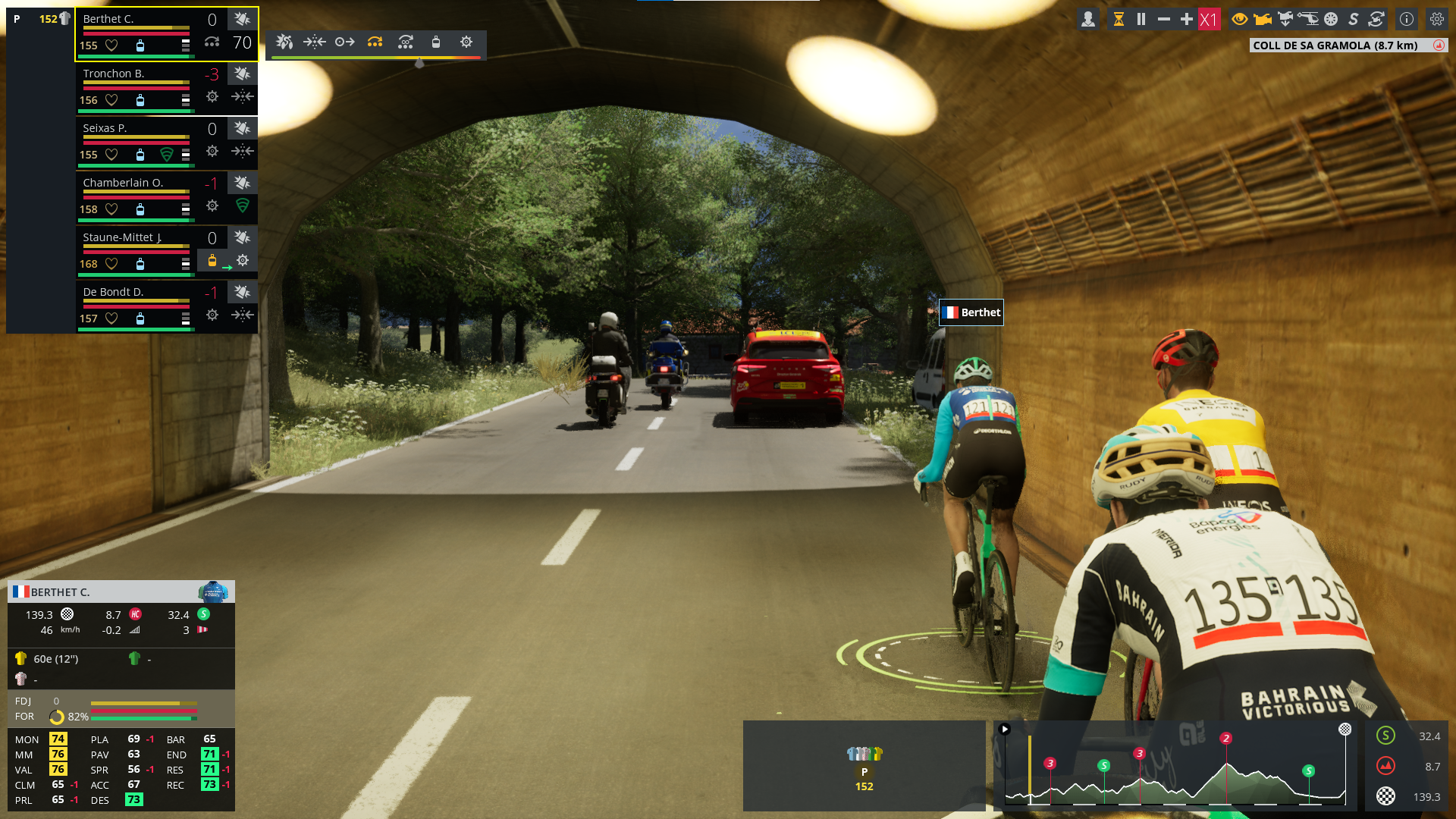Increase the game speed with plus button

1187,20
